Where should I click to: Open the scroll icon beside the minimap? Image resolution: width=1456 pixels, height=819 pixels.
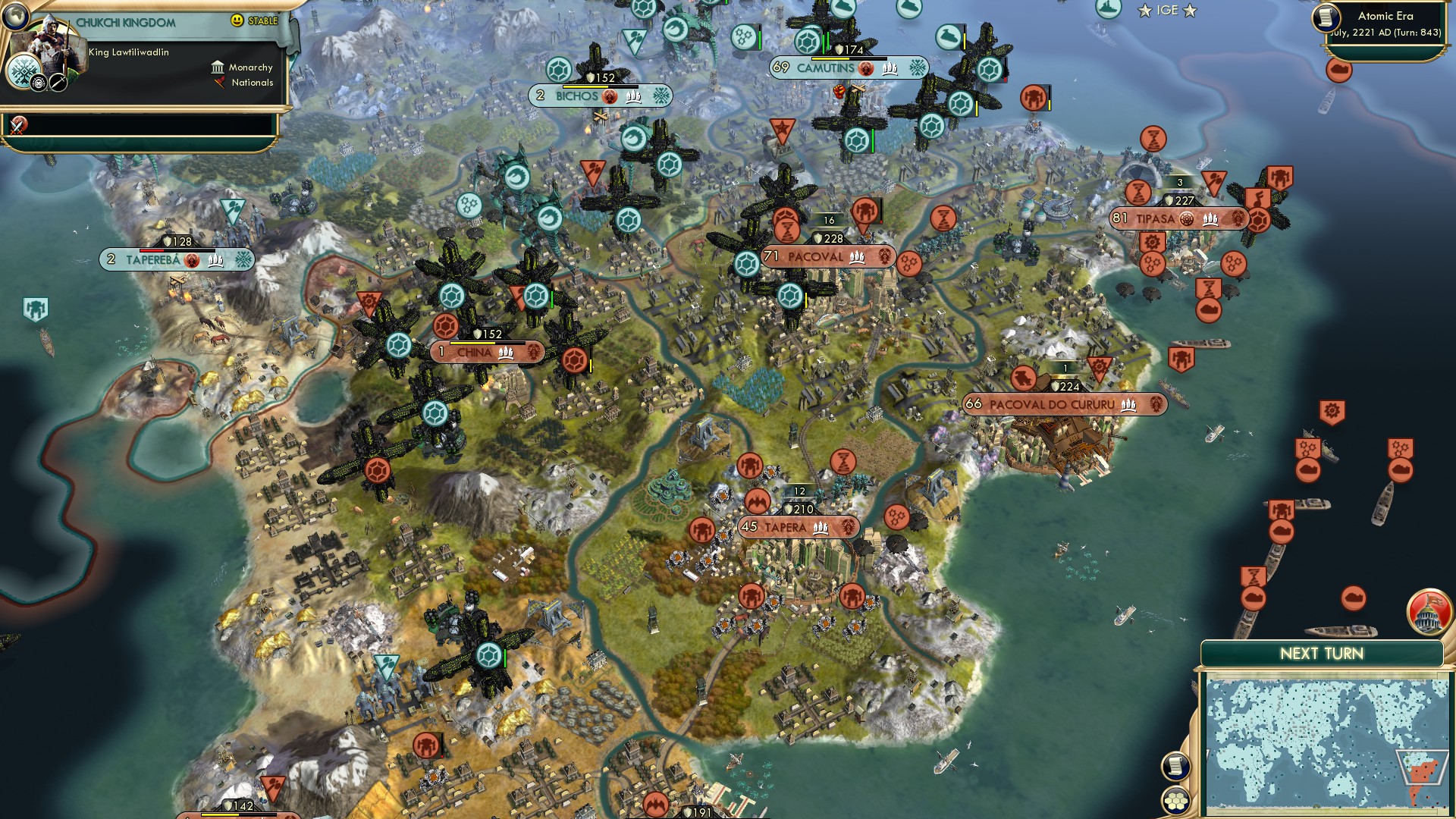(x=1175, y=766)
